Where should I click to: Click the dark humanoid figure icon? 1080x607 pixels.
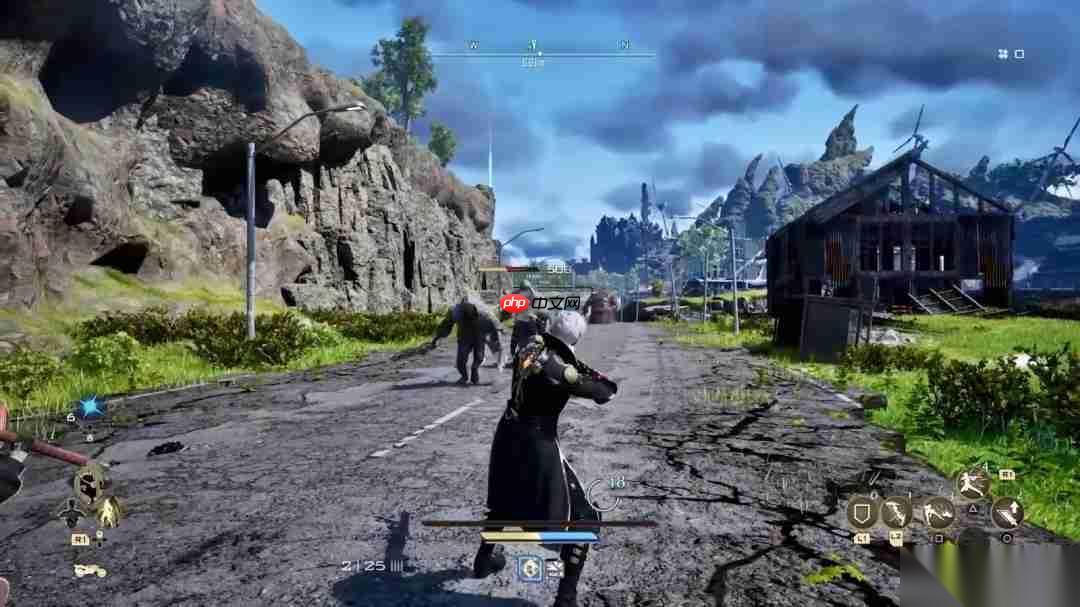(x=70, y=513)
